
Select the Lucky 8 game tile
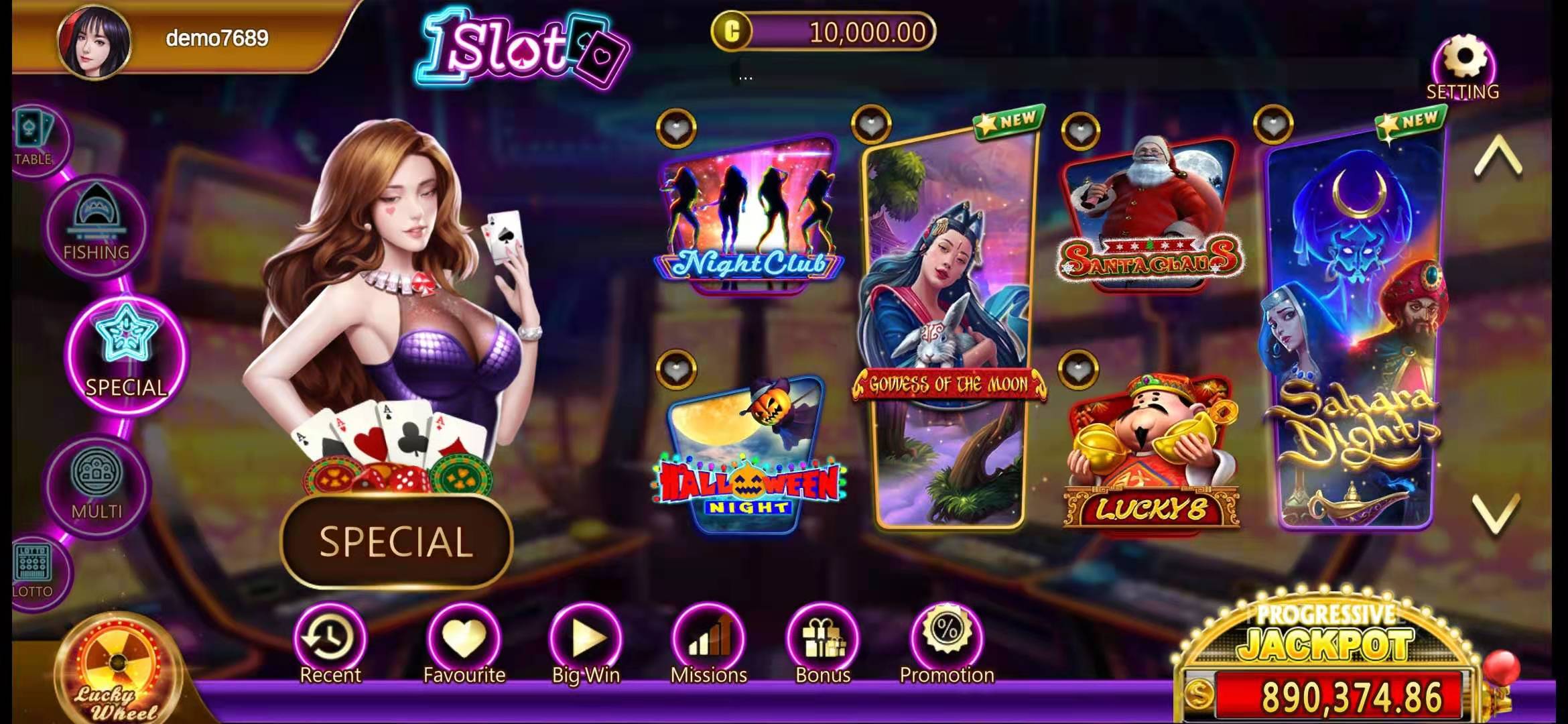point(1151,456)
